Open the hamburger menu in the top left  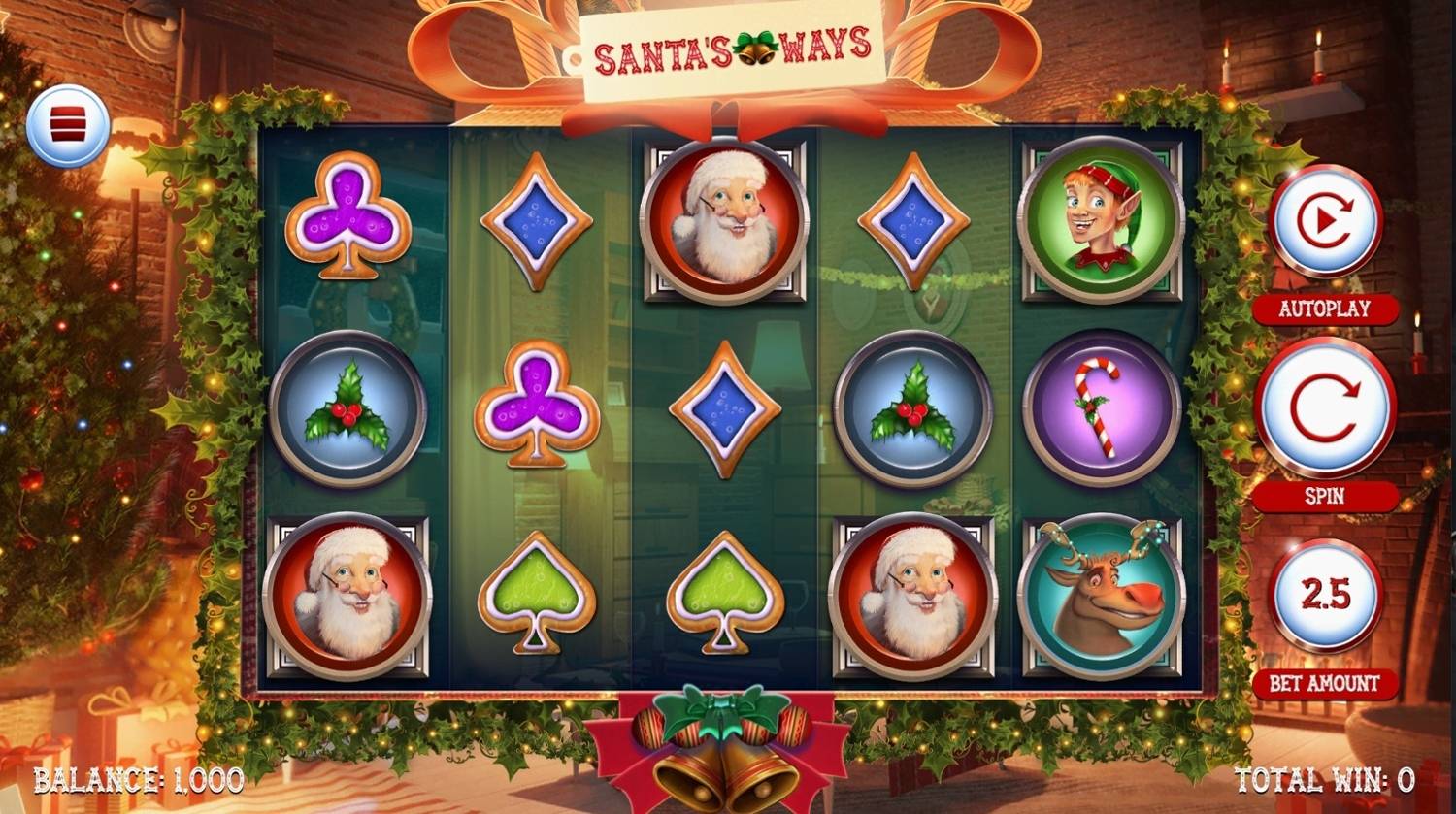[x=68, y=126]
